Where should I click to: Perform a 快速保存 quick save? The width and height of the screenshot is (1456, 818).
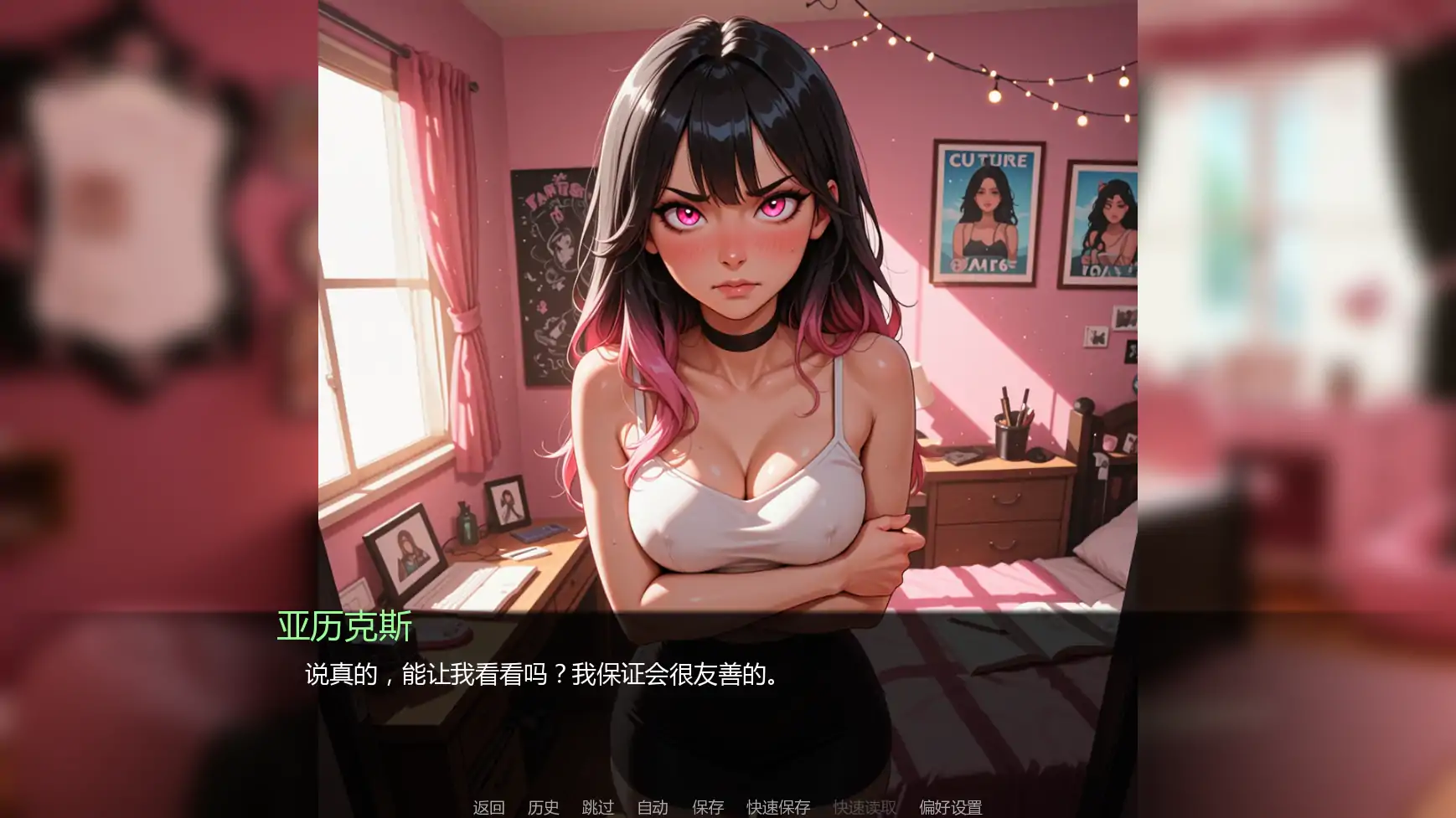click(777, 809)
